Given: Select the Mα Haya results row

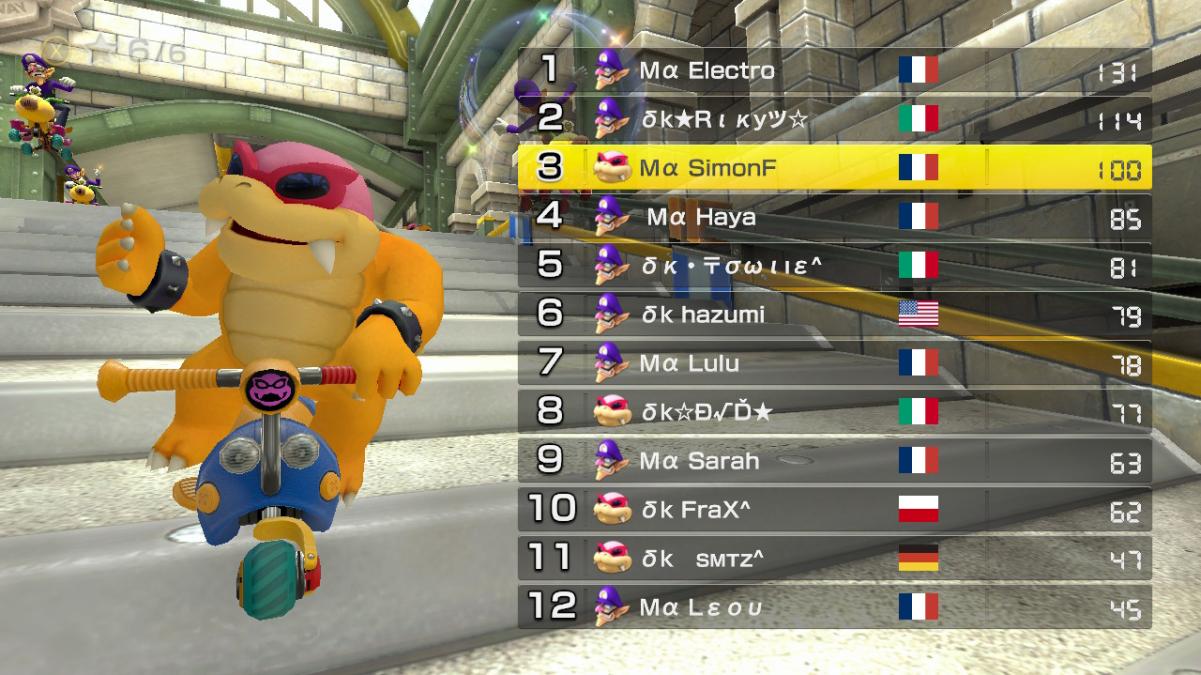Looking at the screenshot, I should [x=834, y=217].
